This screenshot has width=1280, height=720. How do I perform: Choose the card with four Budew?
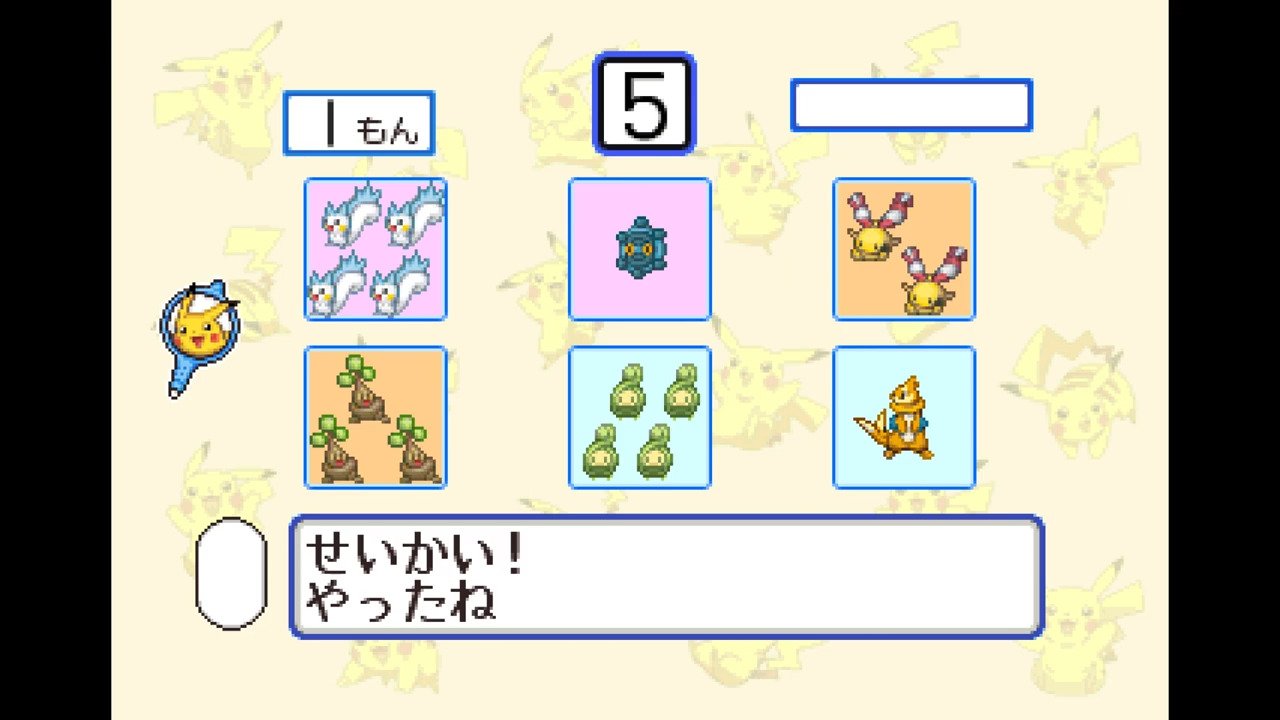pyautogui.click(x=640, y=417)
